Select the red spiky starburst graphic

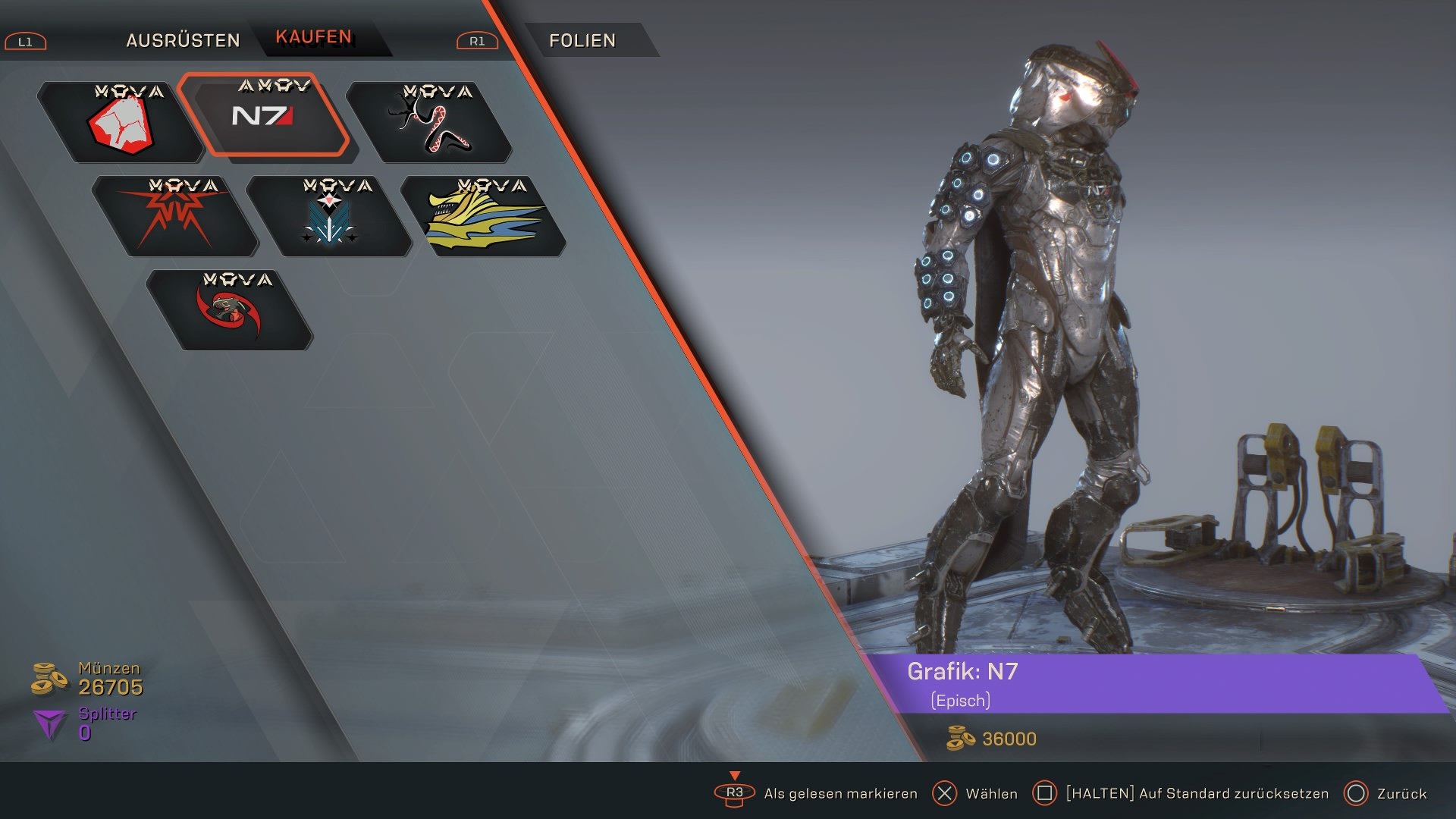[175, 218]
